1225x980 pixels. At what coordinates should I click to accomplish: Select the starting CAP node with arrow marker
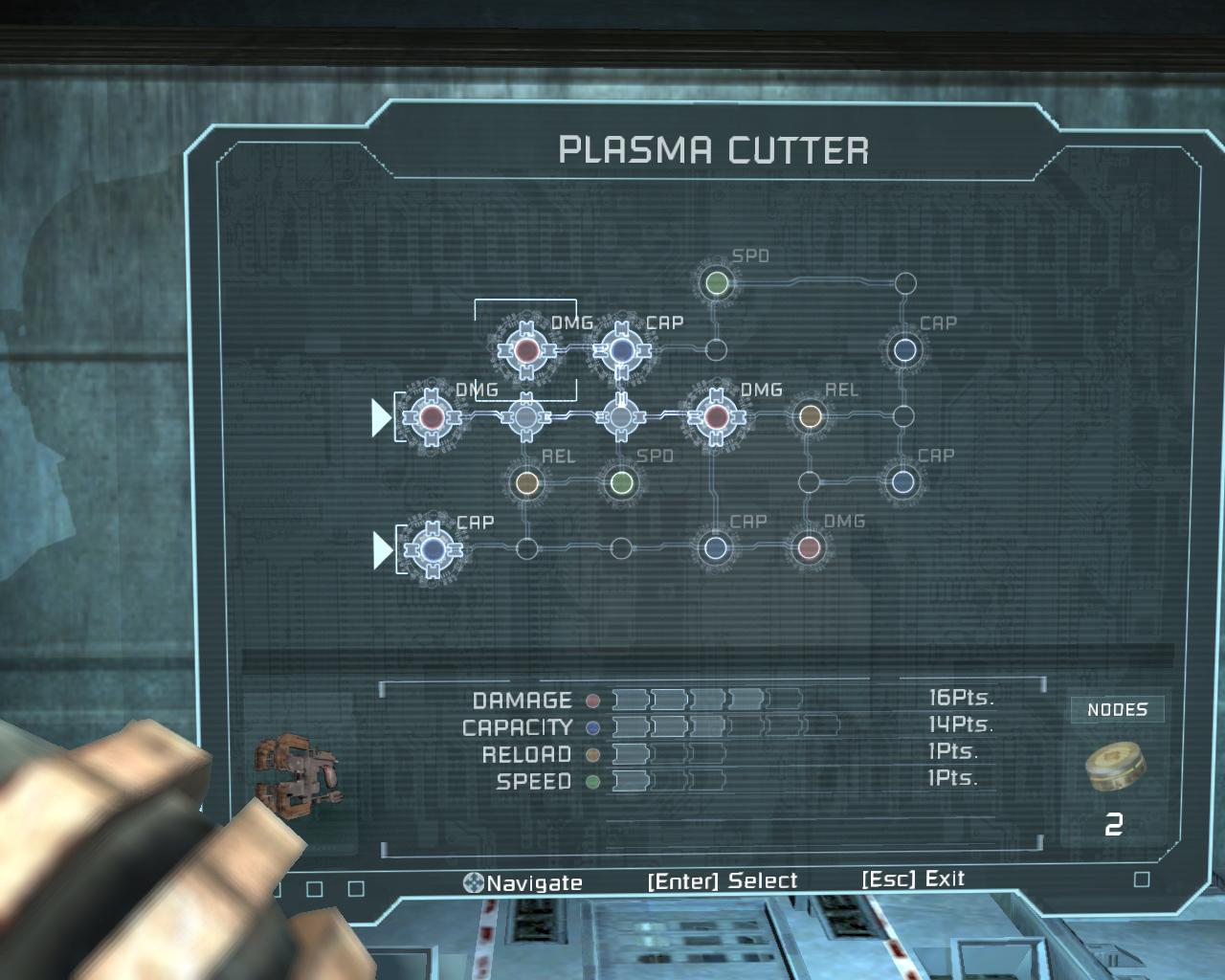[x=432, y=548]
